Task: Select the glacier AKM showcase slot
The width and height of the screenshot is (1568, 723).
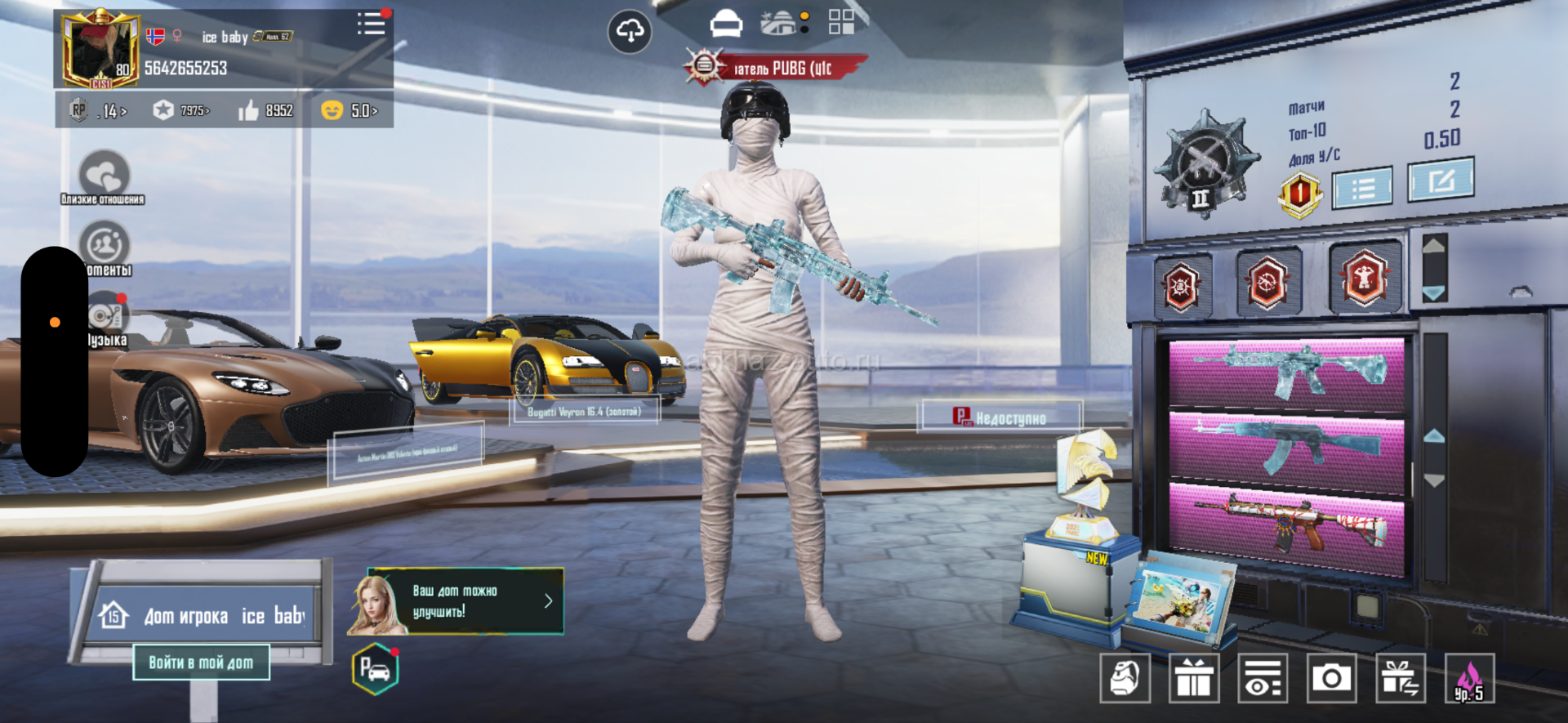Action: (x=1287, y=445)
